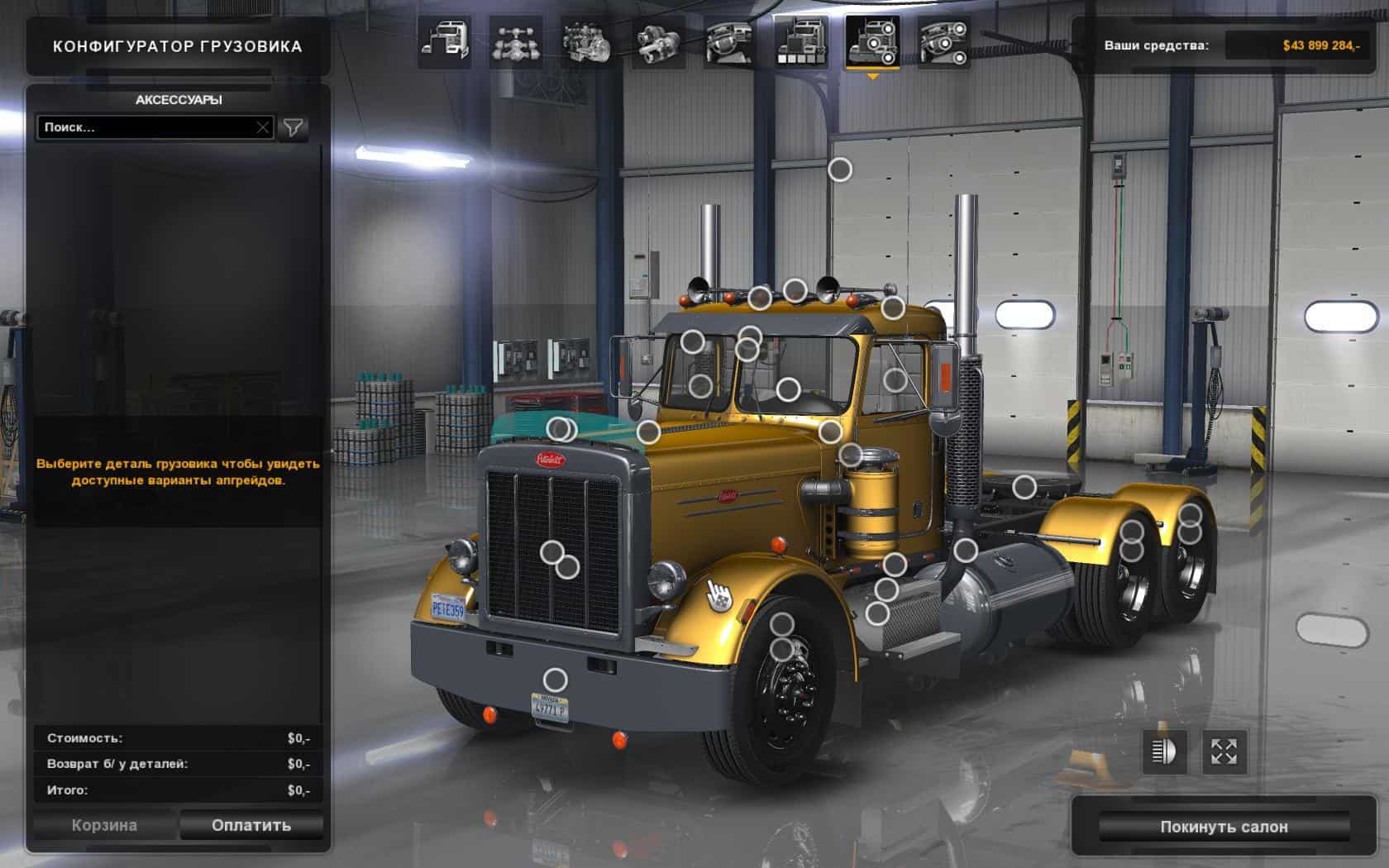
Task: Open the interior accessories tab
Action: pos(943,41)
